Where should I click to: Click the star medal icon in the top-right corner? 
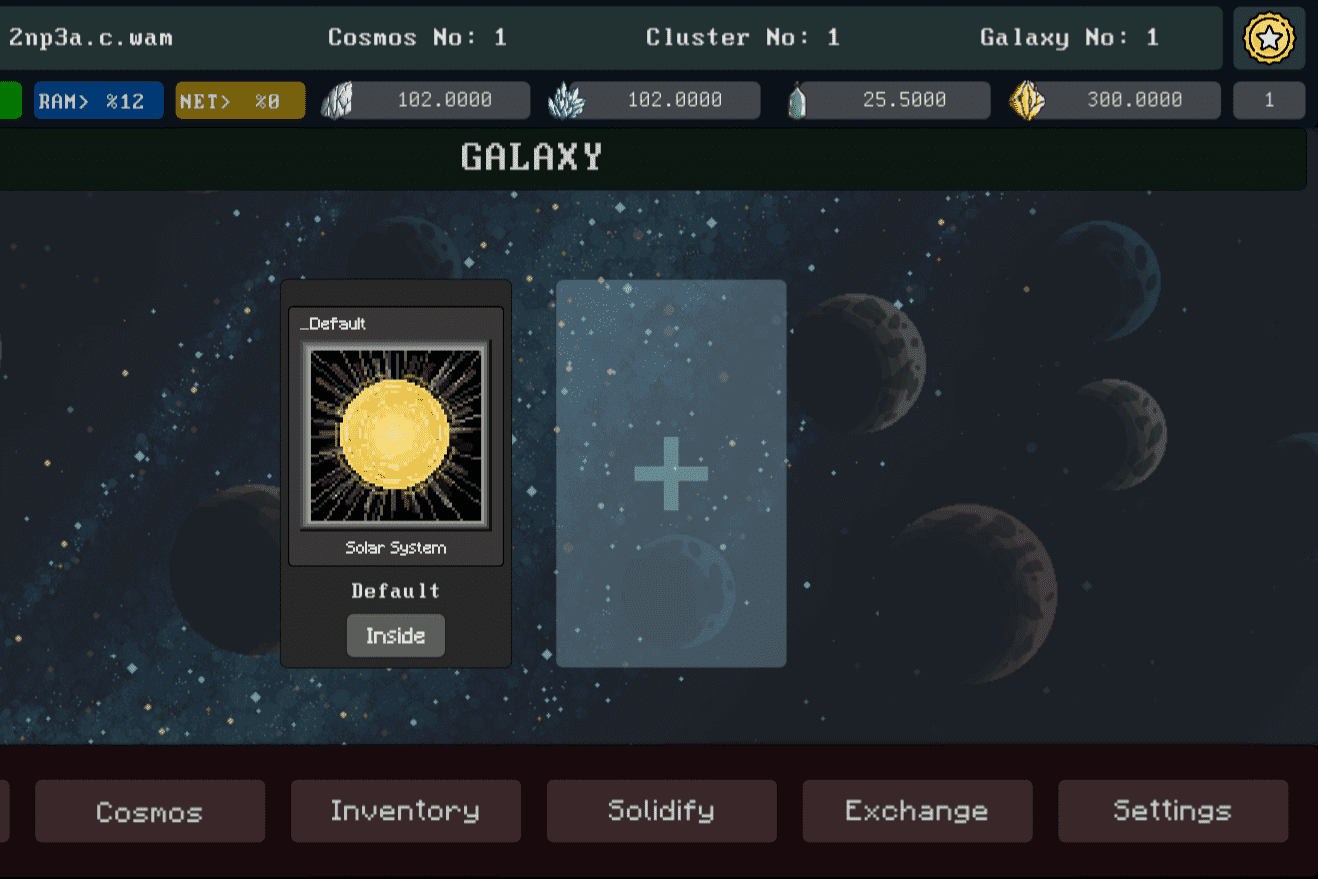pos(1268,39)
